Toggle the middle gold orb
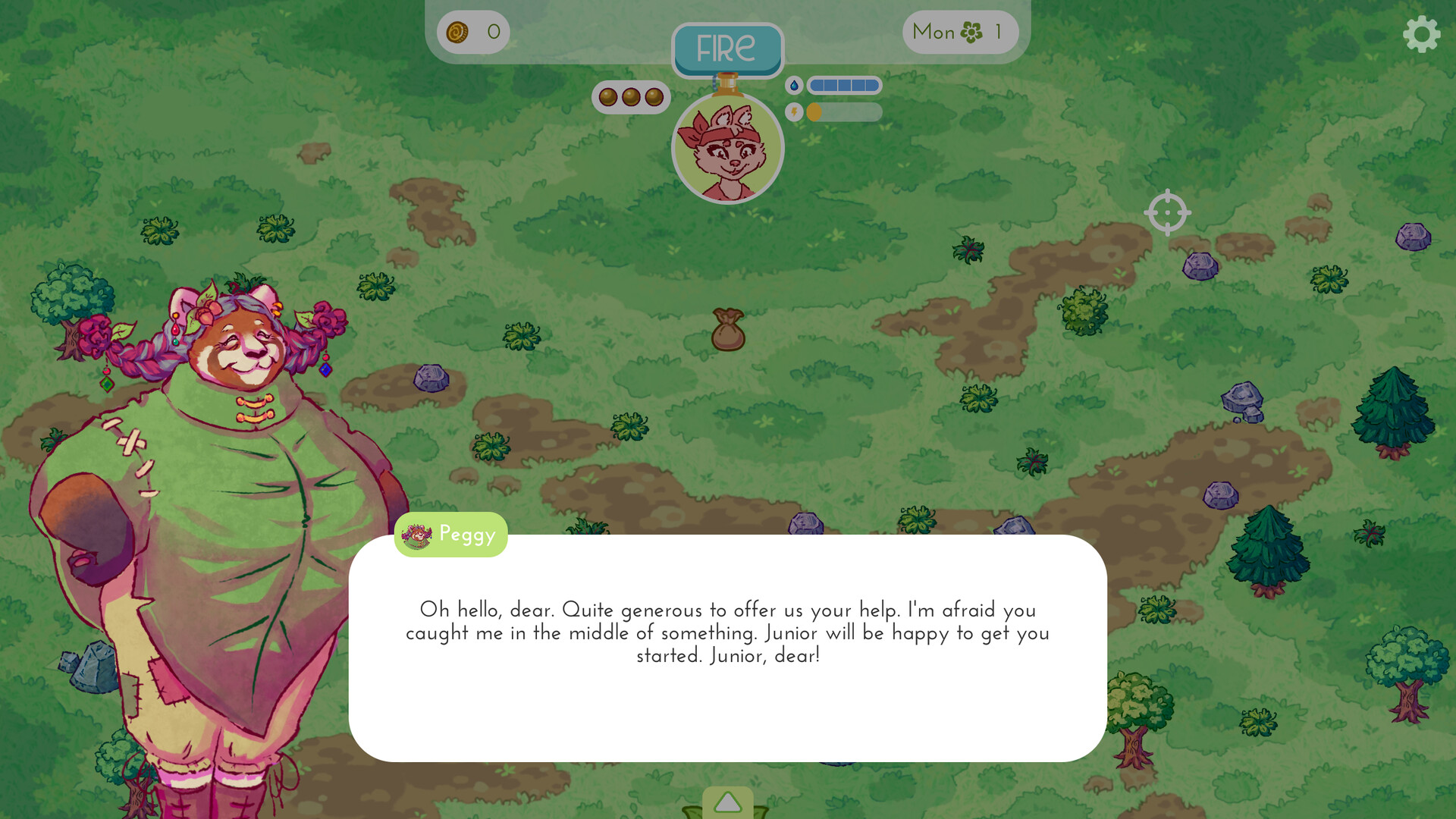 (x=631, y=97)
